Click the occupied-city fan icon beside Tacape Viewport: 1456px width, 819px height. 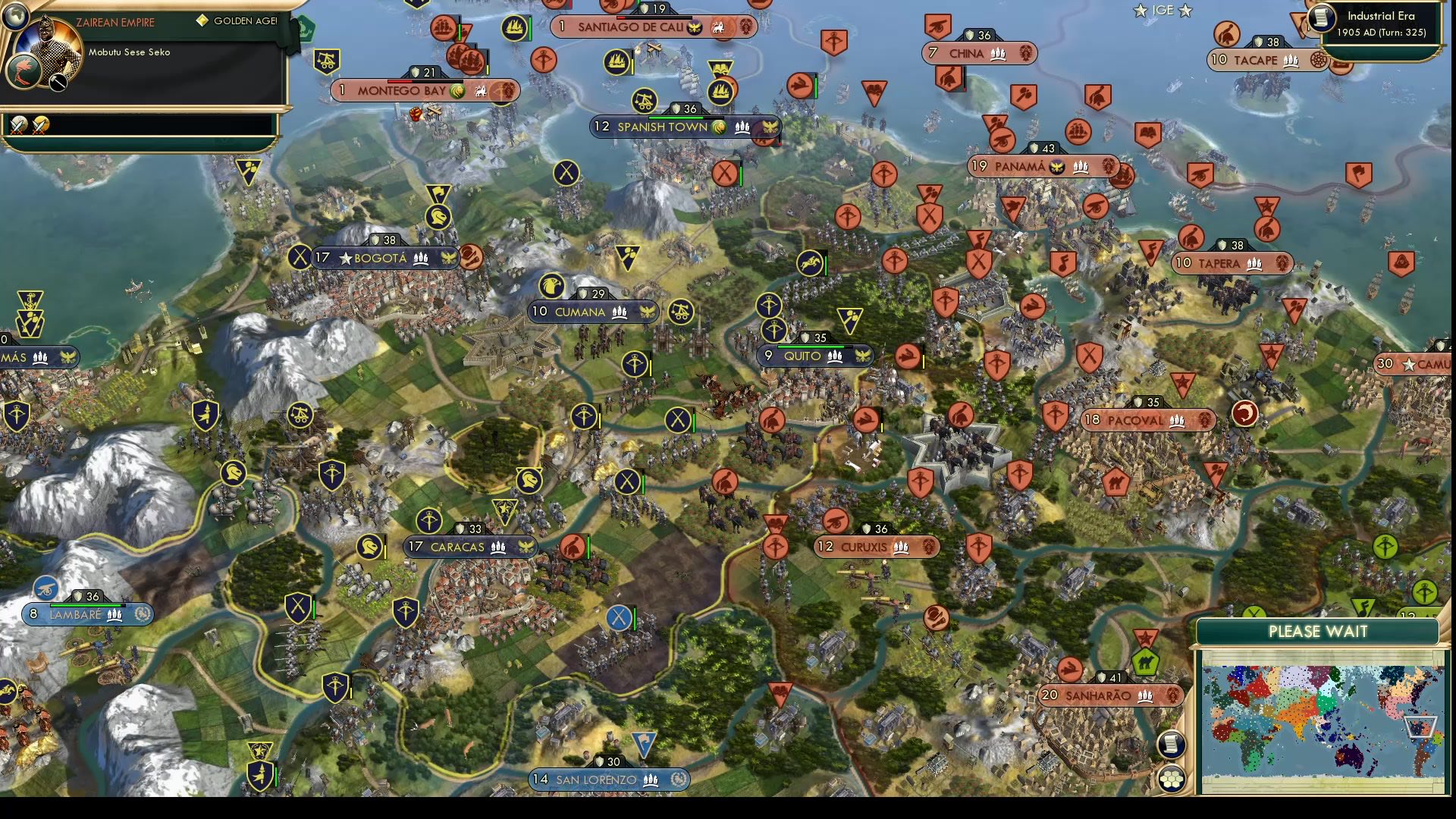[1318, 59]
